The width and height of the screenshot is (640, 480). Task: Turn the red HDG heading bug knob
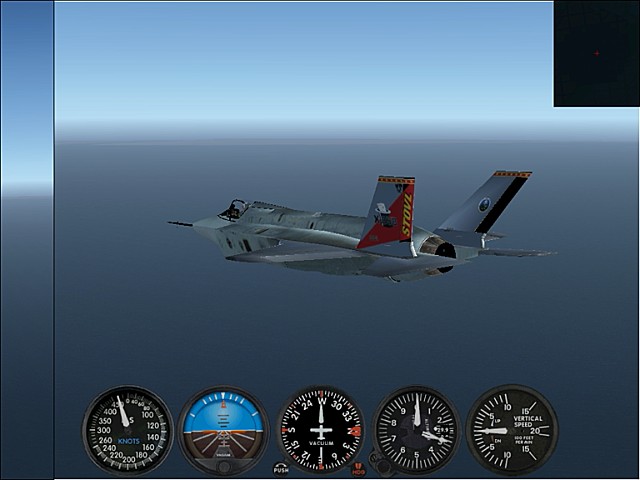point(359,468)
